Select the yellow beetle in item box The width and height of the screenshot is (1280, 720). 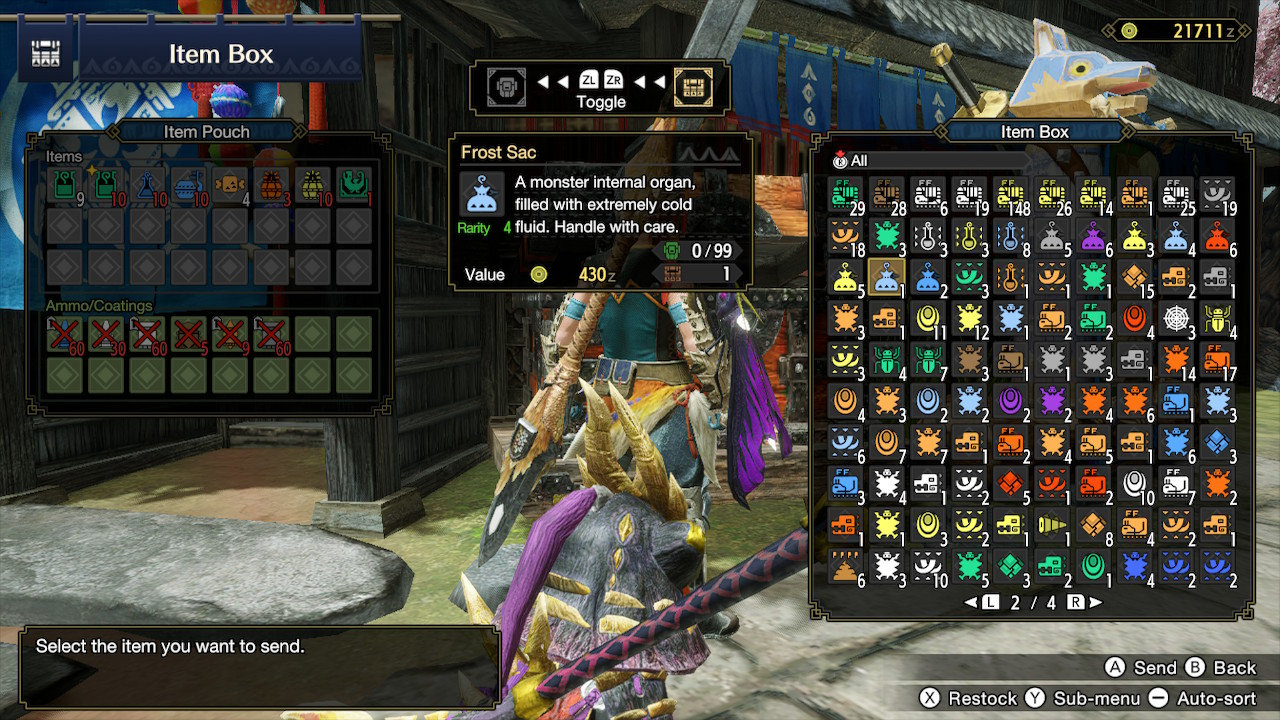tap(1218, 319)
